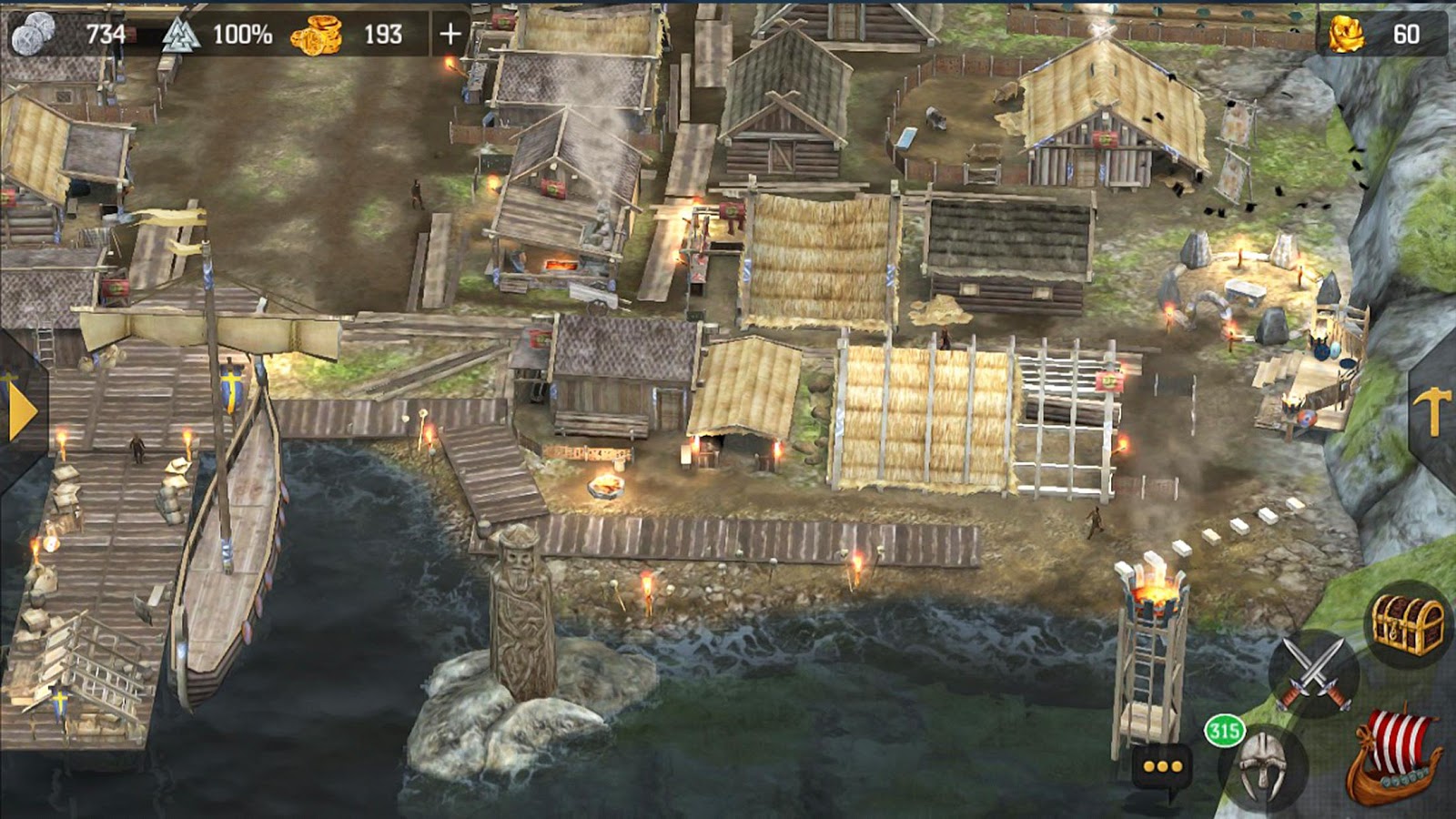Tap the plus button to add gold

(x=450, y=35)
